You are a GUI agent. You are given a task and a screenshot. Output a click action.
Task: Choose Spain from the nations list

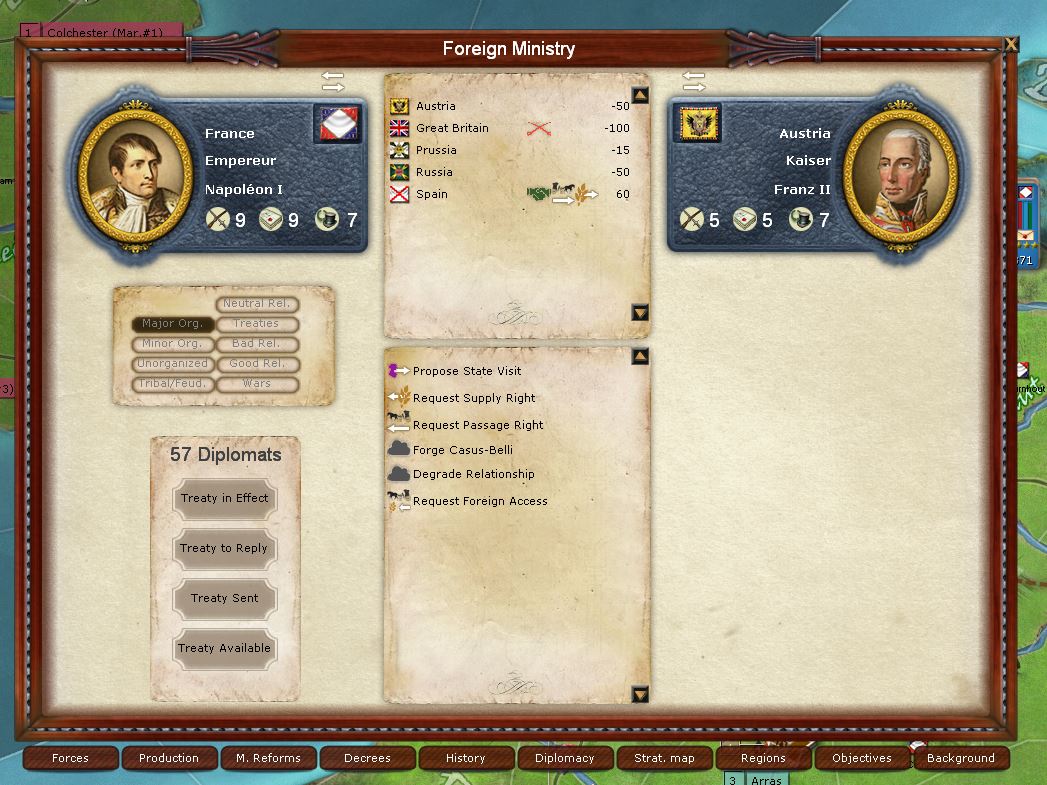point(432,194)
